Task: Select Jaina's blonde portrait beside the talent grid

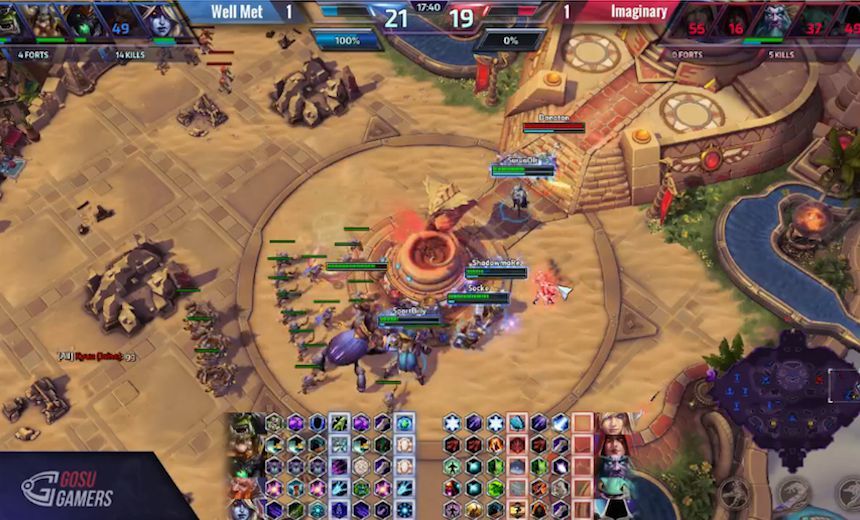Action: tap(614, 424)
